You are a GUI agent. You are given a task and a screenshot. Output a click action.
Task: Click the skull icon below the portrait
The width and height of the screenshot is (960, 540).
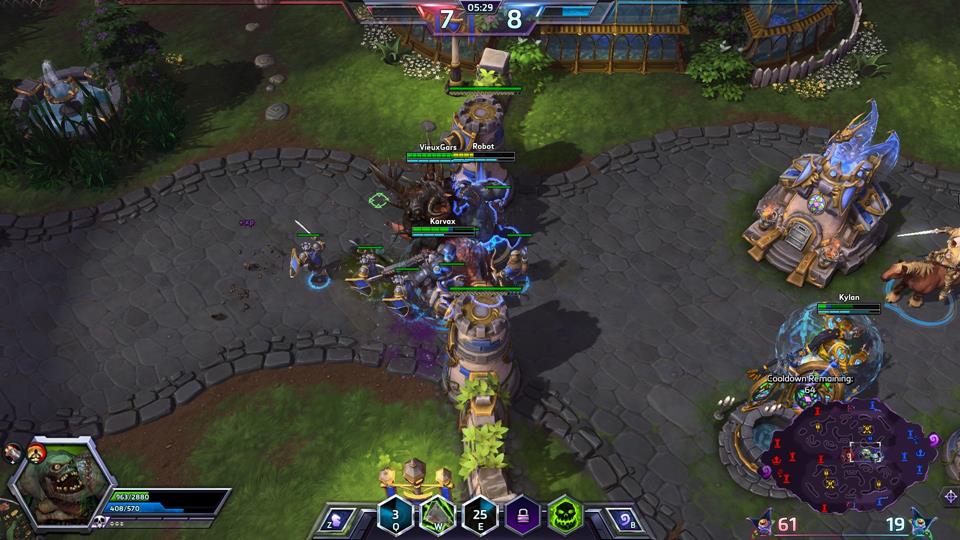[x=99, y=521]
